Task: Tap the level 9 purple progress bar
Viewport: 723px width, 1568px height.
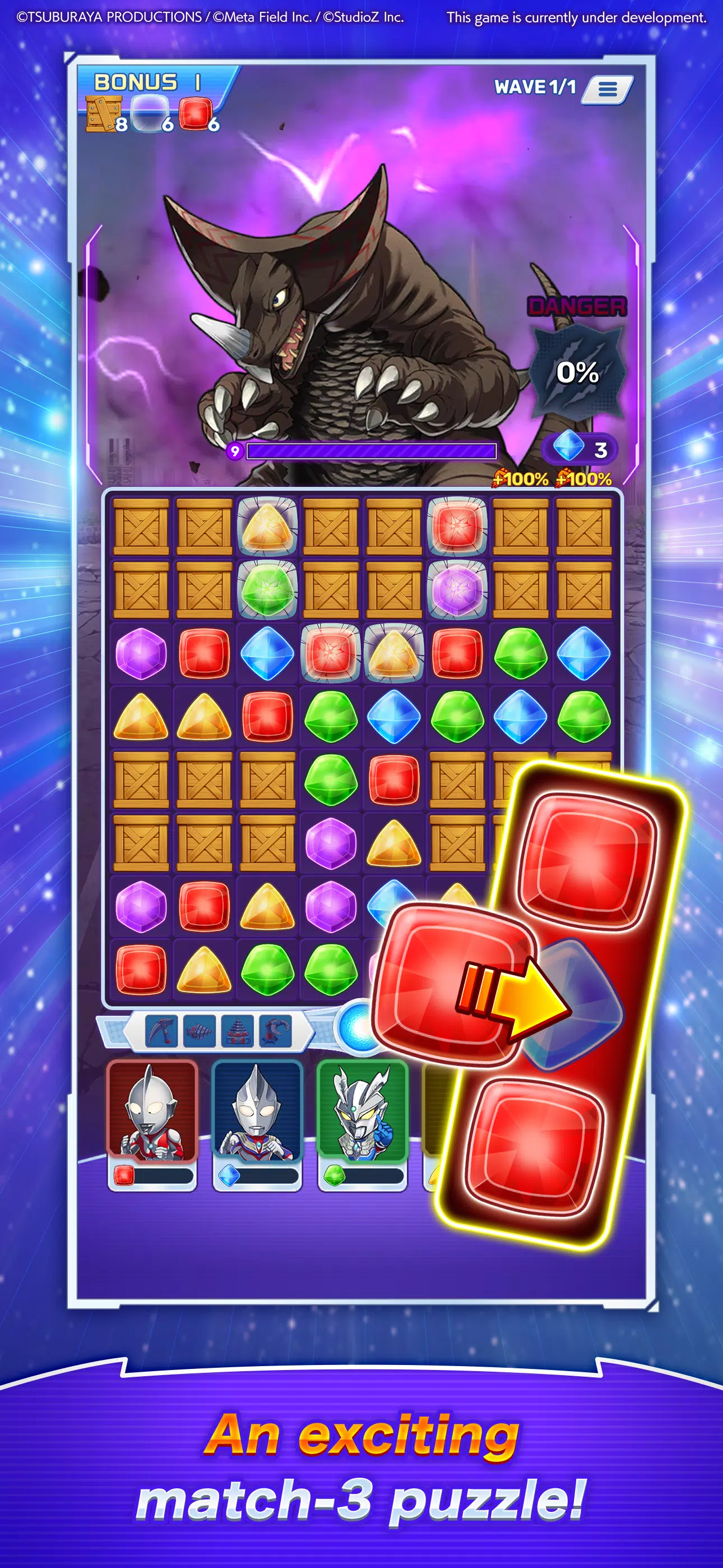Action: pyautogui.click(x=371, y=451)
